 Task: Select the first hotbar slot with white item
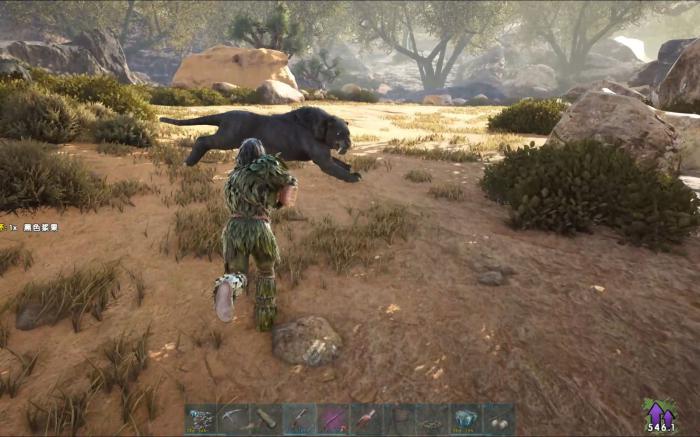click(x=201, y=418)
